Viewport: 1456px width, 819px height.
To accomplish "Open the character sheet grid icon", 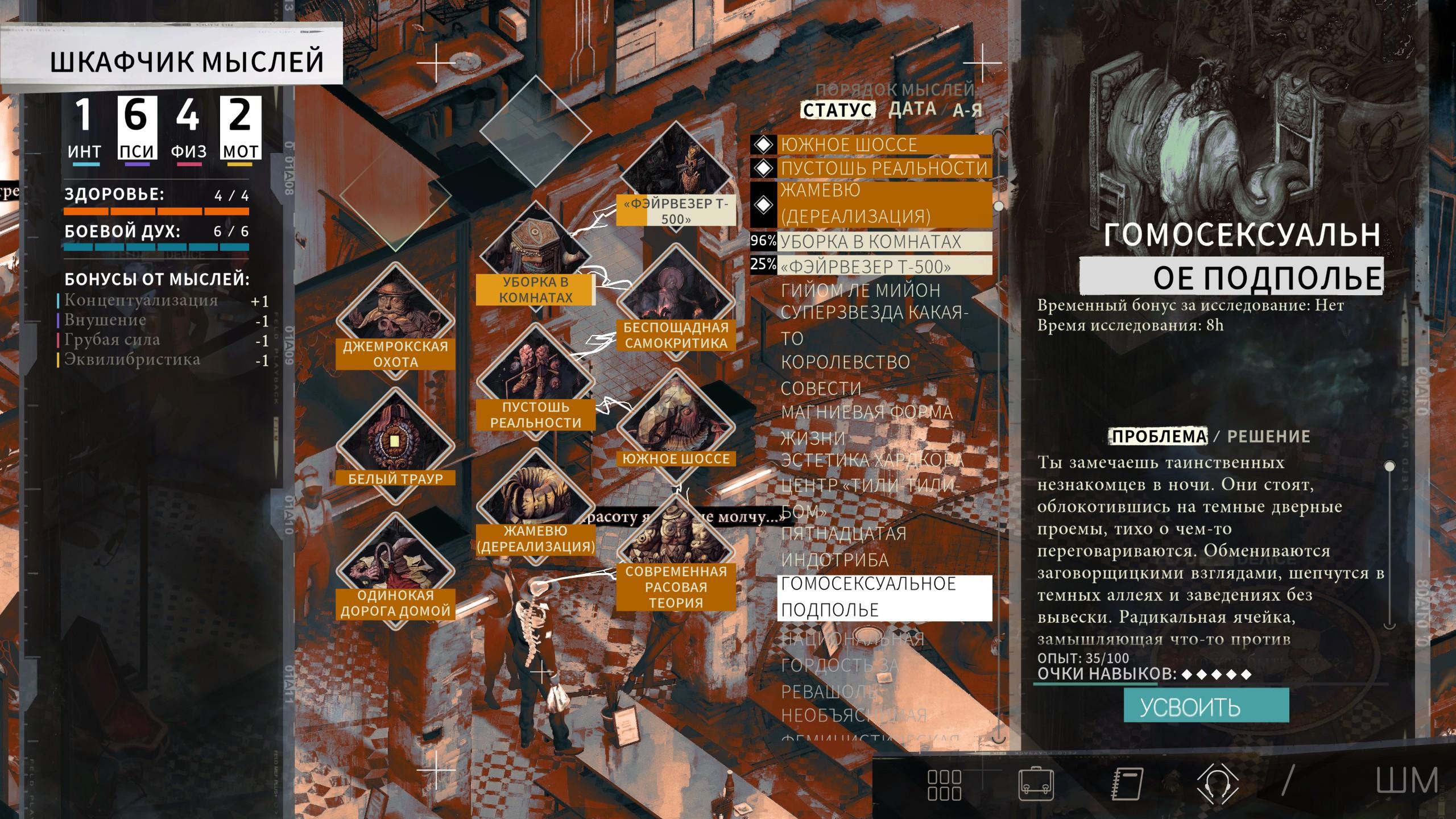I will [x=944, y=785].
